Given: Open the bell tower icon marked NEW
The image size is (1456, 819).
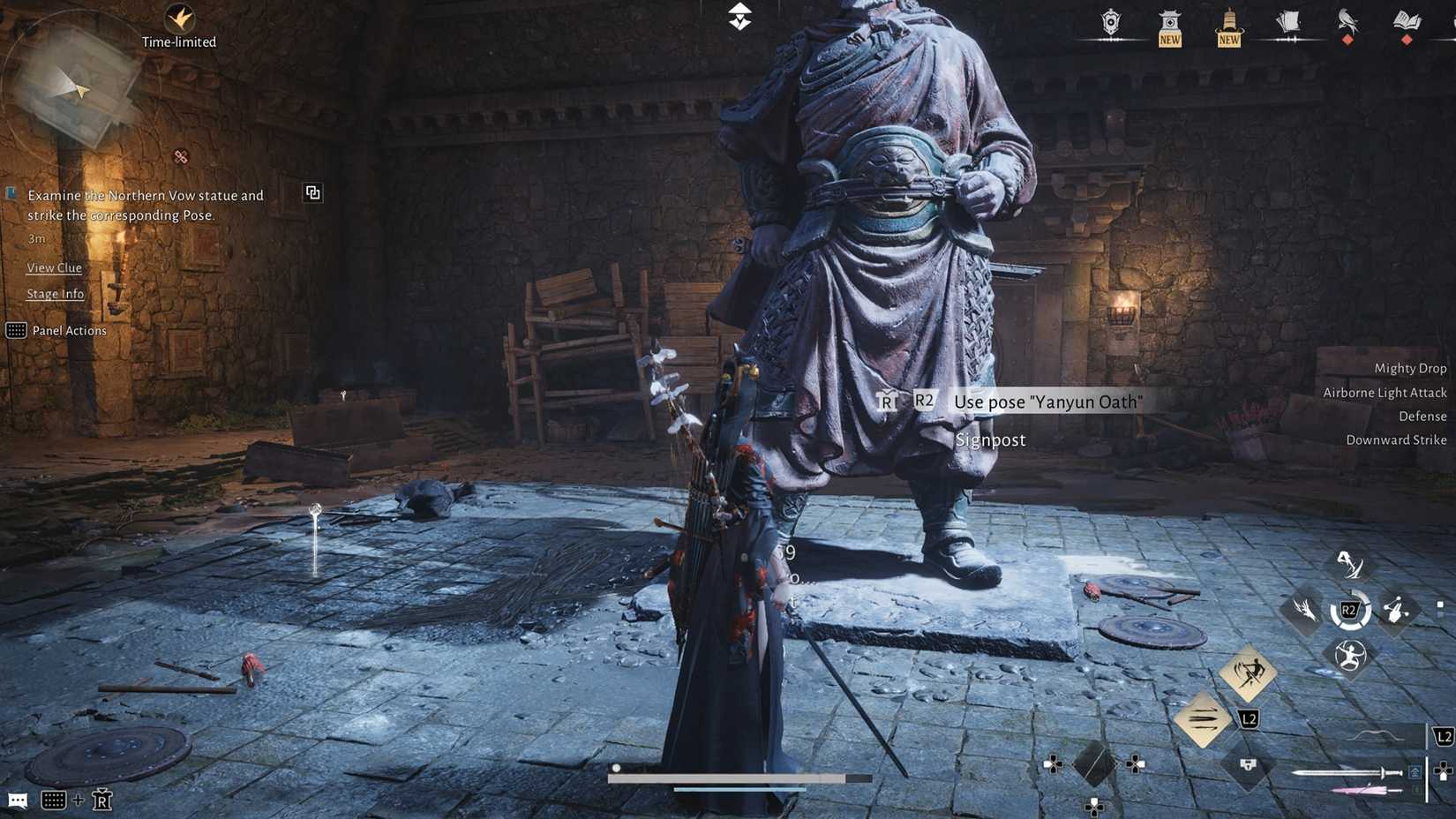Looking at the screenshot, I should click(1227, 22).
